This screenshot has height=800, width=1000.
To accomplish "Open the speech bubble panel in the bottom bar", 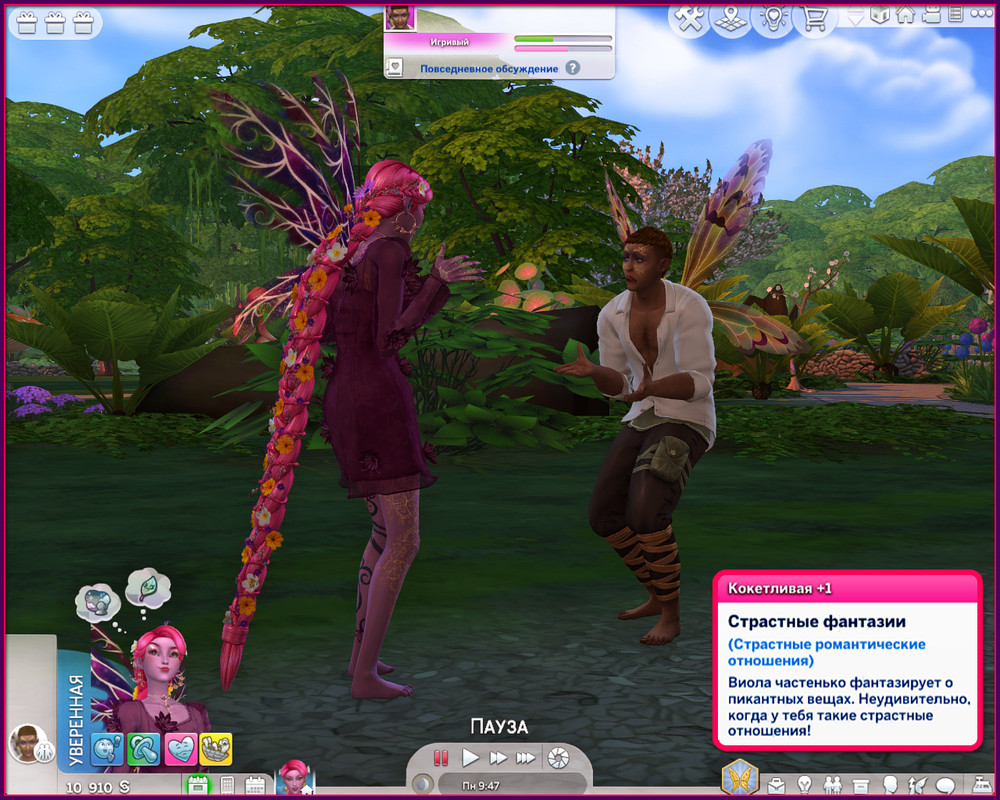I will click(x=944, y=783).
